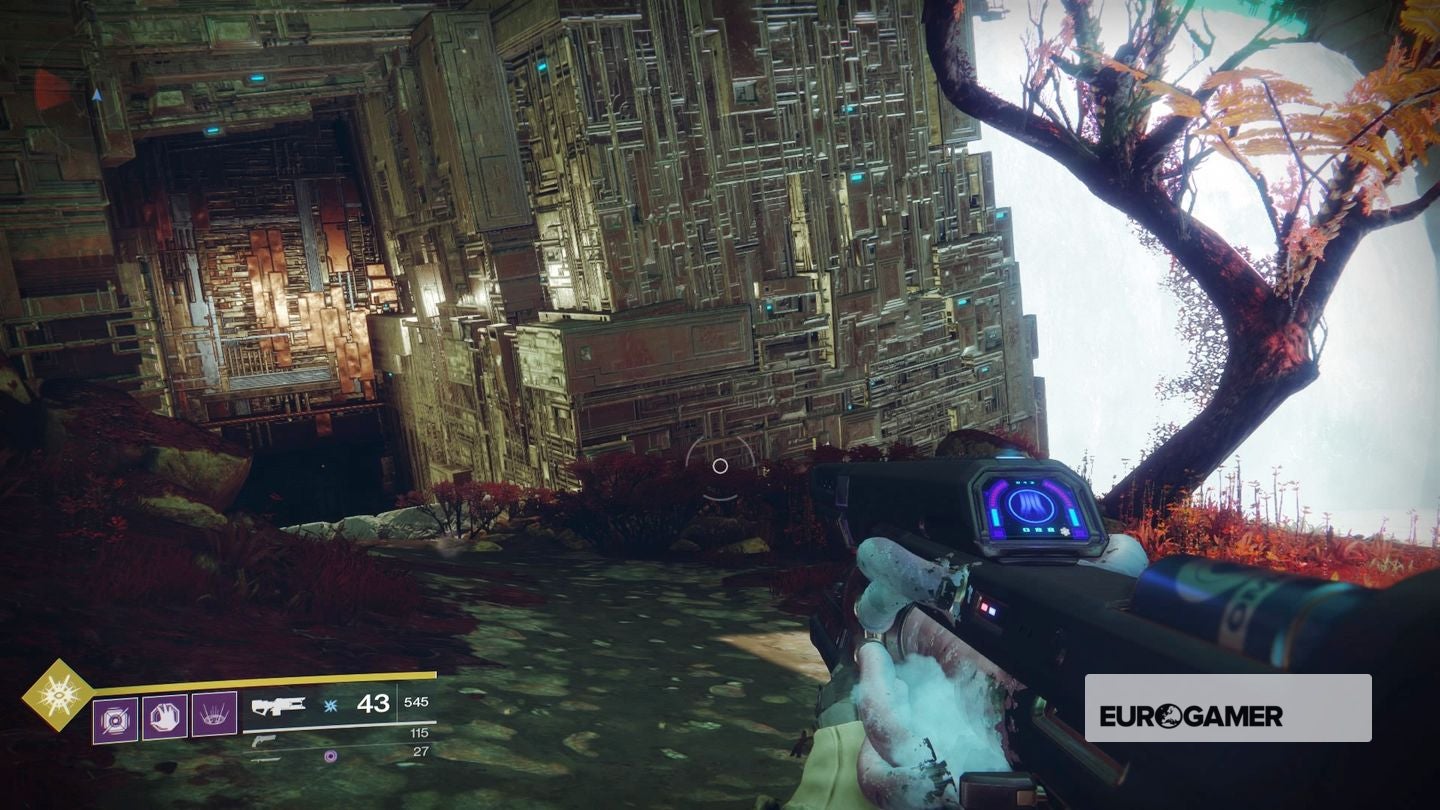
Task: Select the equipped pulse rifle weapon icon
Action: [278, 708]
